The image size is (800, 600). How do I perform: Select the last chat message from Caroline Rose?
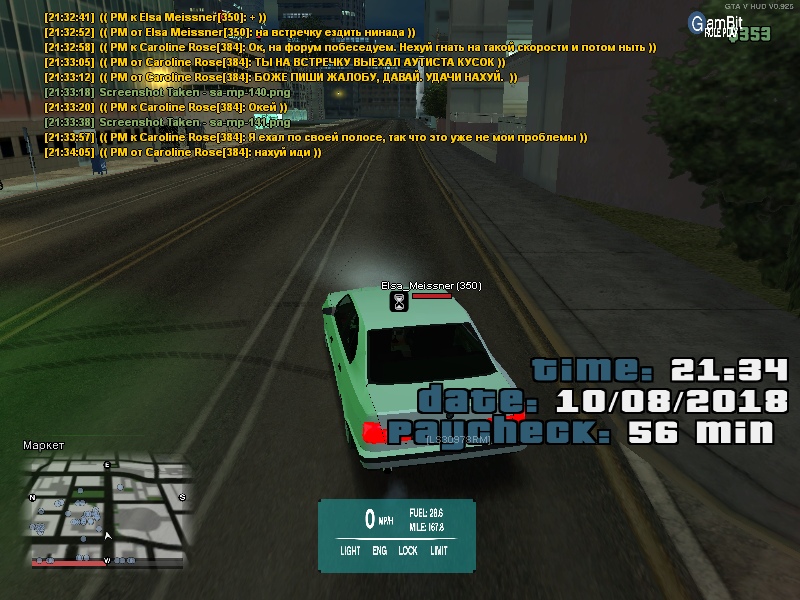click(x=182, y=153)
